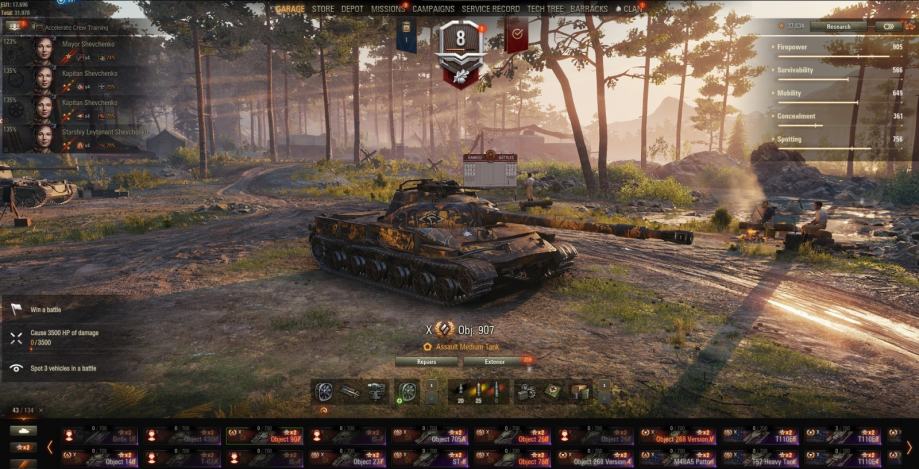Switch to the Depot tab
The image size is (919, 469).
coord(352,9)
